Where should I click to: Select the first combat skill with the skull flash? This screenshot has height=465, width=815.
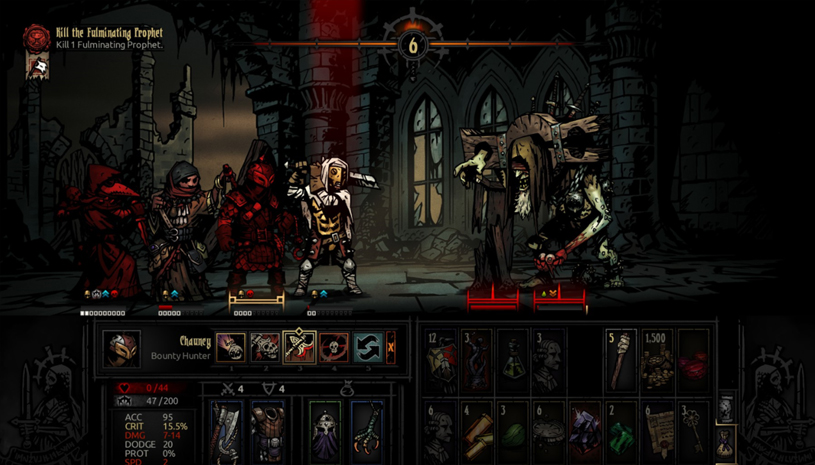(231, 348)
